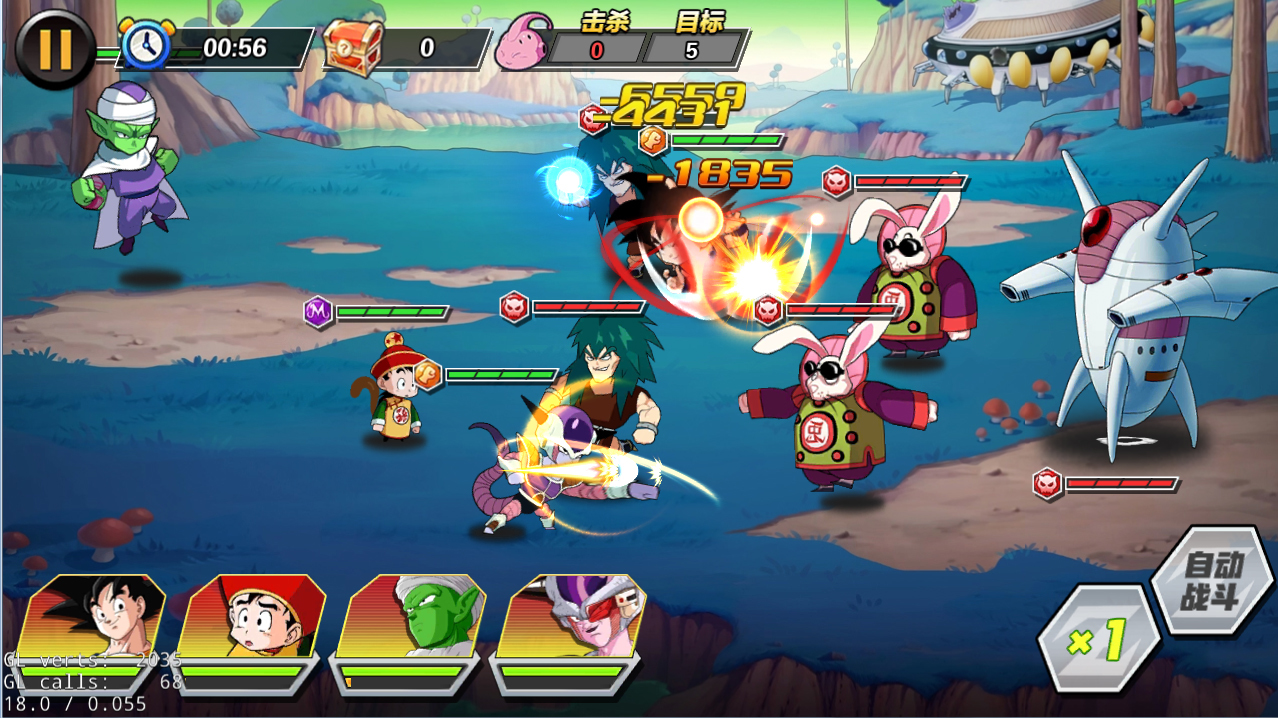Pause the battle with the pause button
Screen dimensions: 1278x718
[x=55, y=48]
